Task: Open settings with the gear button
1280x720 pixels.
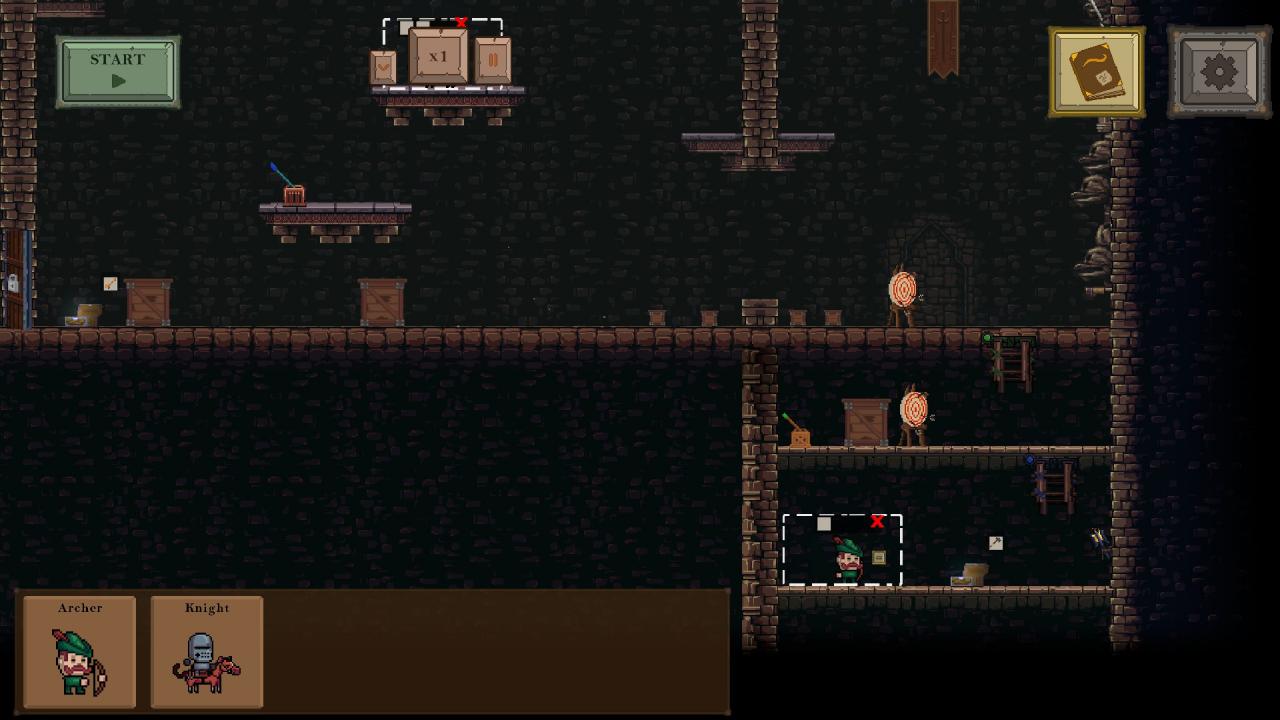Action: (x=1219, y=72)
